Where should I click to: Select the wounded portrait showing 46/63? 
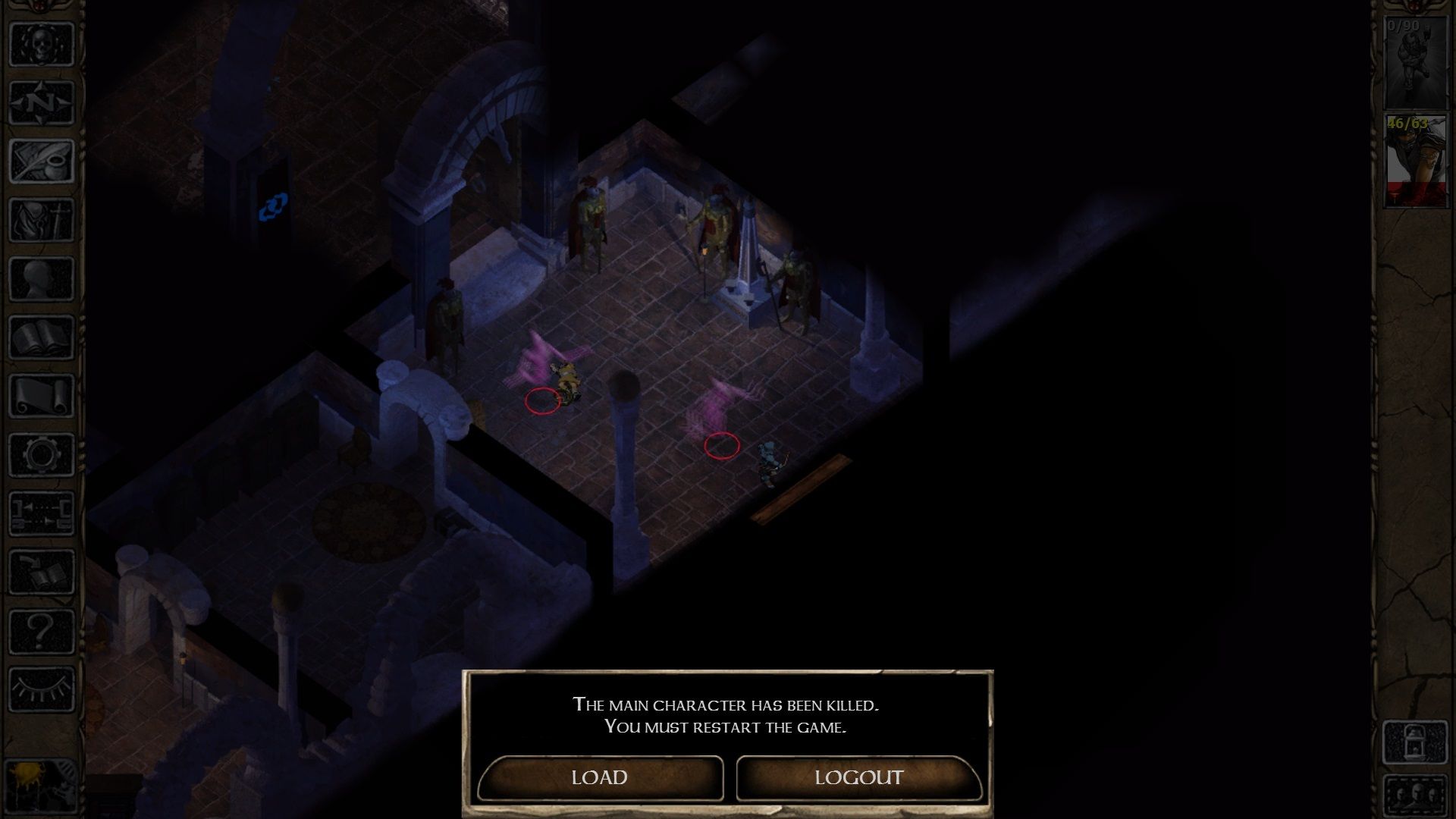[1417, 159]
